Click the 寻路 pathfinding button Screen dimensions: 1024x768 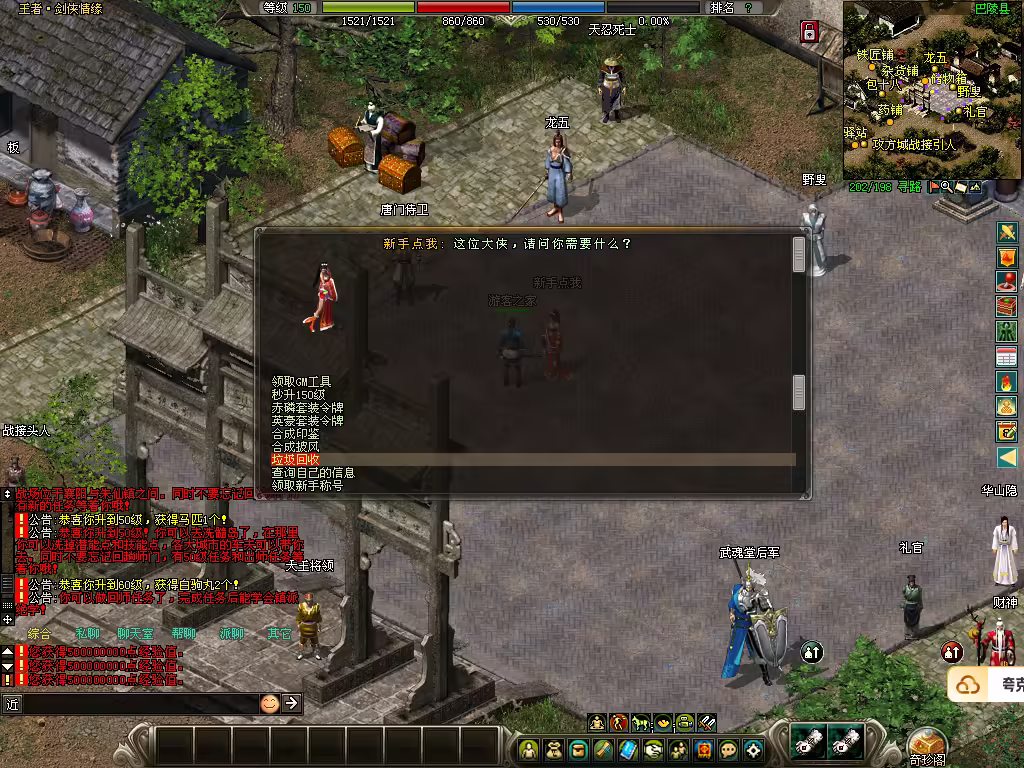point(909,187)
